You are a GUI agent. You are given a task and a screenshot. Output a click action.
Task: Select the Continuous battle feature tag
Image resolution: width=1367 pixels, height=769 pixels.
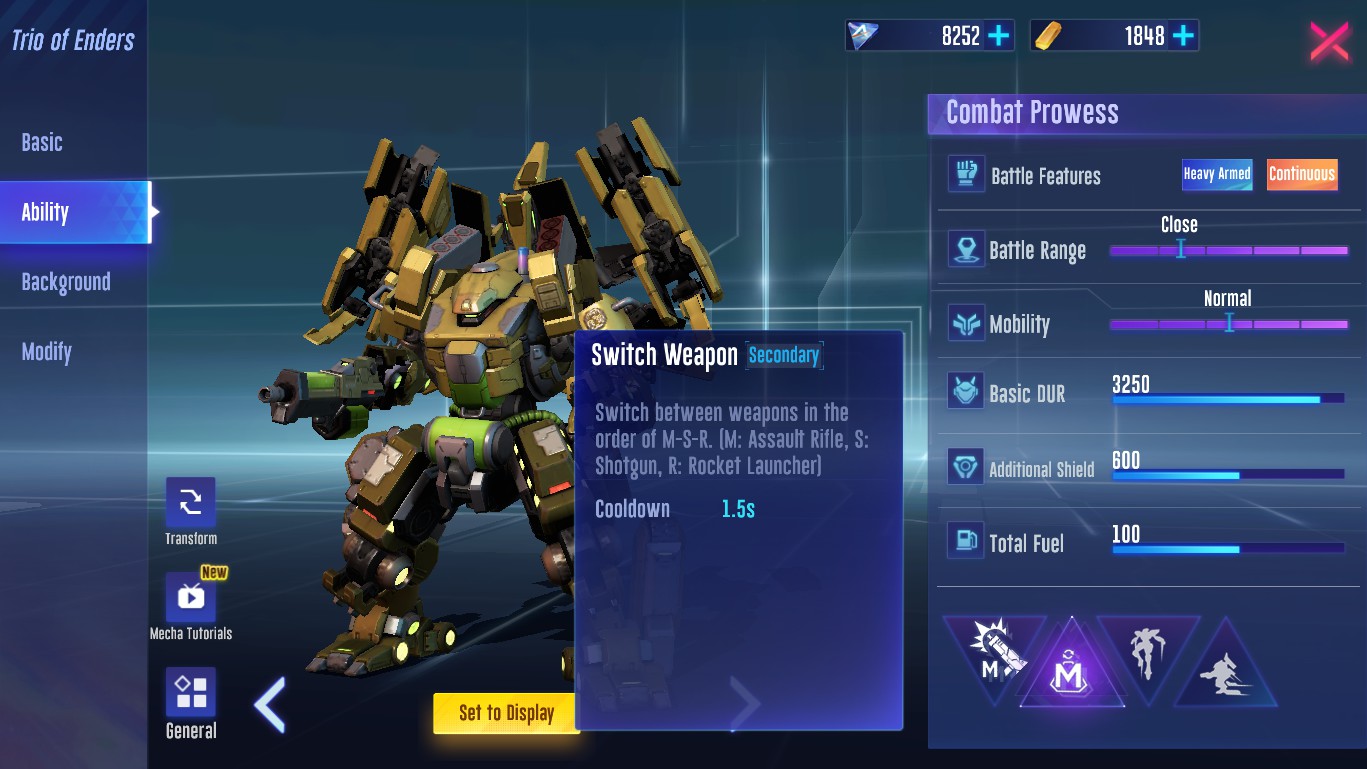(1302, 174)
